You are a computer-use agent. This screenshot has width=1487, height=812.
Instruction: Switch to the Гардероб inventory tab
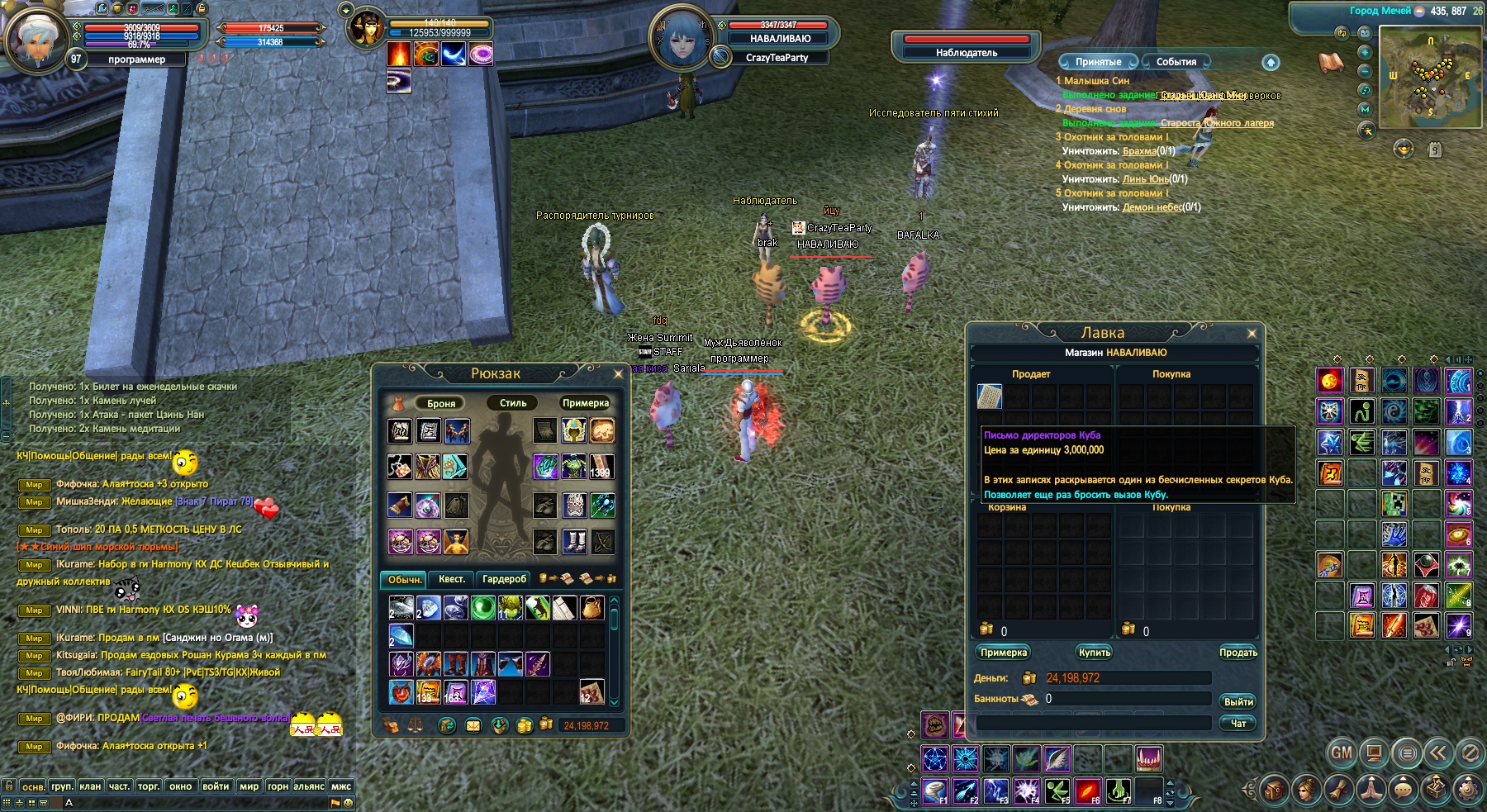click(x=504, y=579)
